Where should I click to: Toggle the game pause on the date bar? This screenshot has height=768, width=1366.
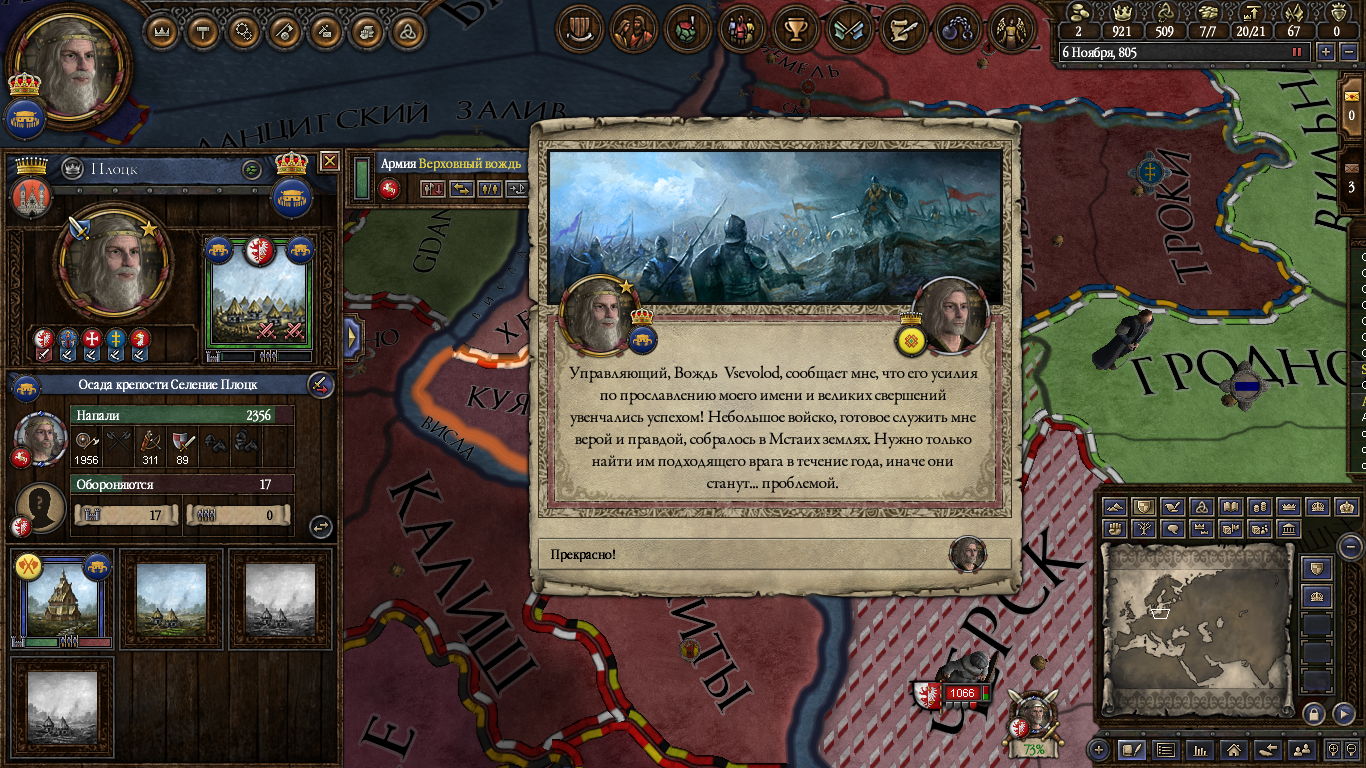pos(1298,52)
